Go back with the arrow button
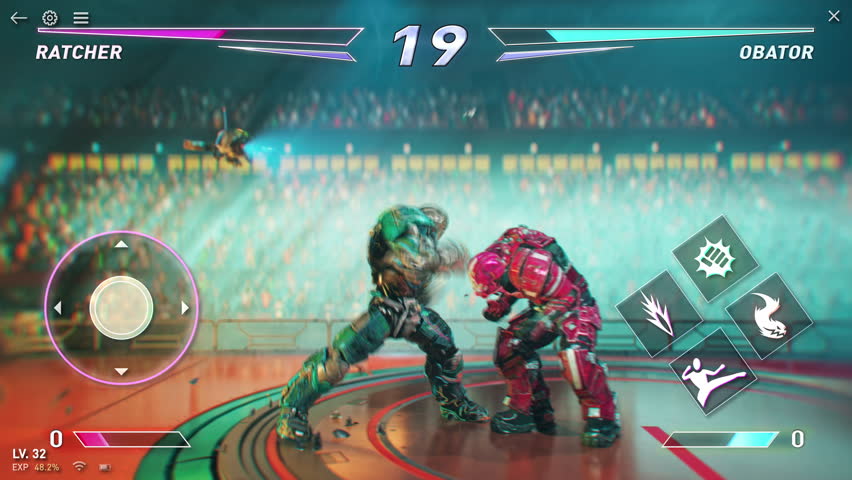This screenshot has height=480, width=852. [18, 18]
